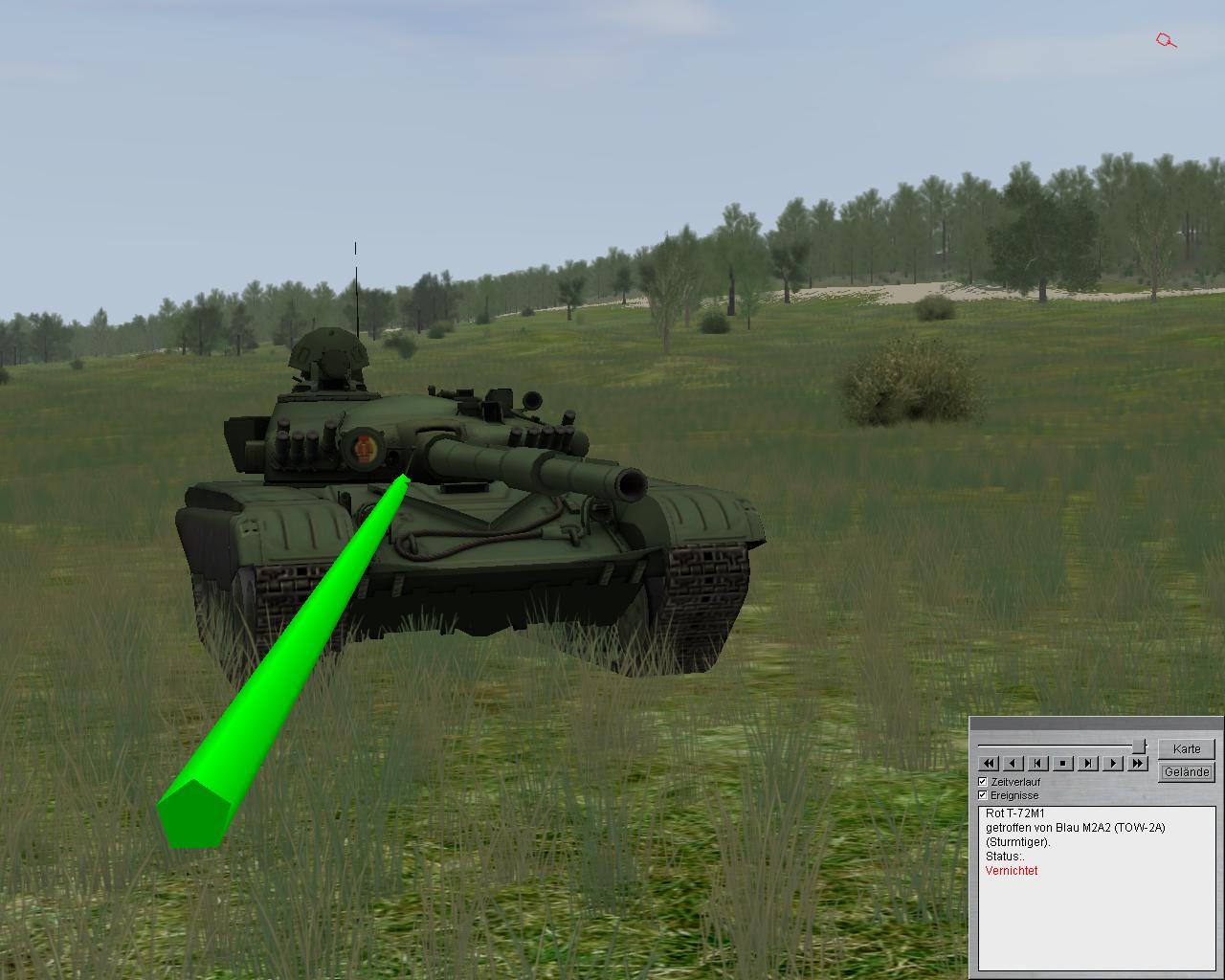Fast forward with the double-right-arrow button
This screenshot has height=980, width=1225.
pos(1137,763)
